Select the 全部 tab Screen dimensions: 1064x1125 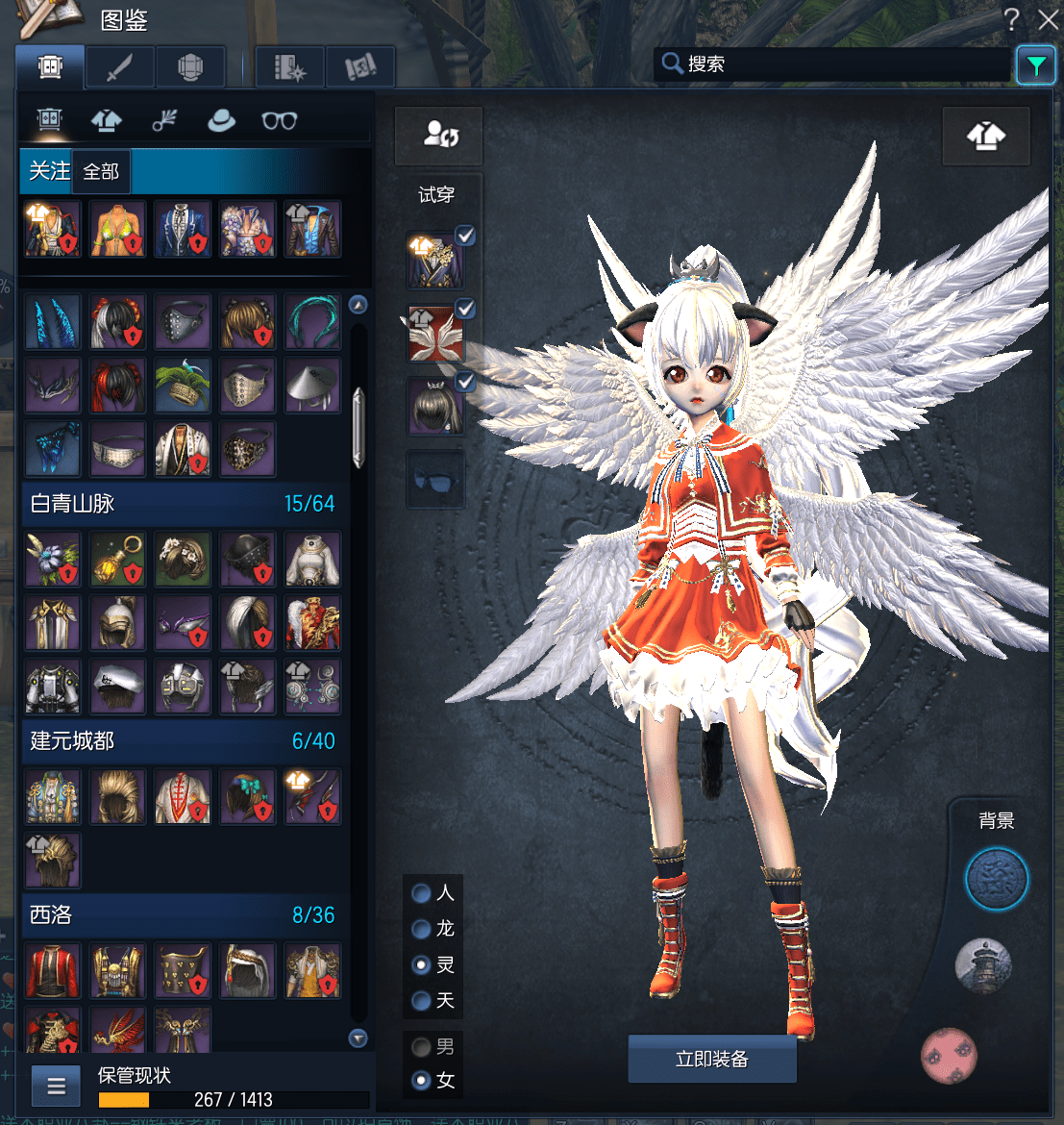(101, 172)
